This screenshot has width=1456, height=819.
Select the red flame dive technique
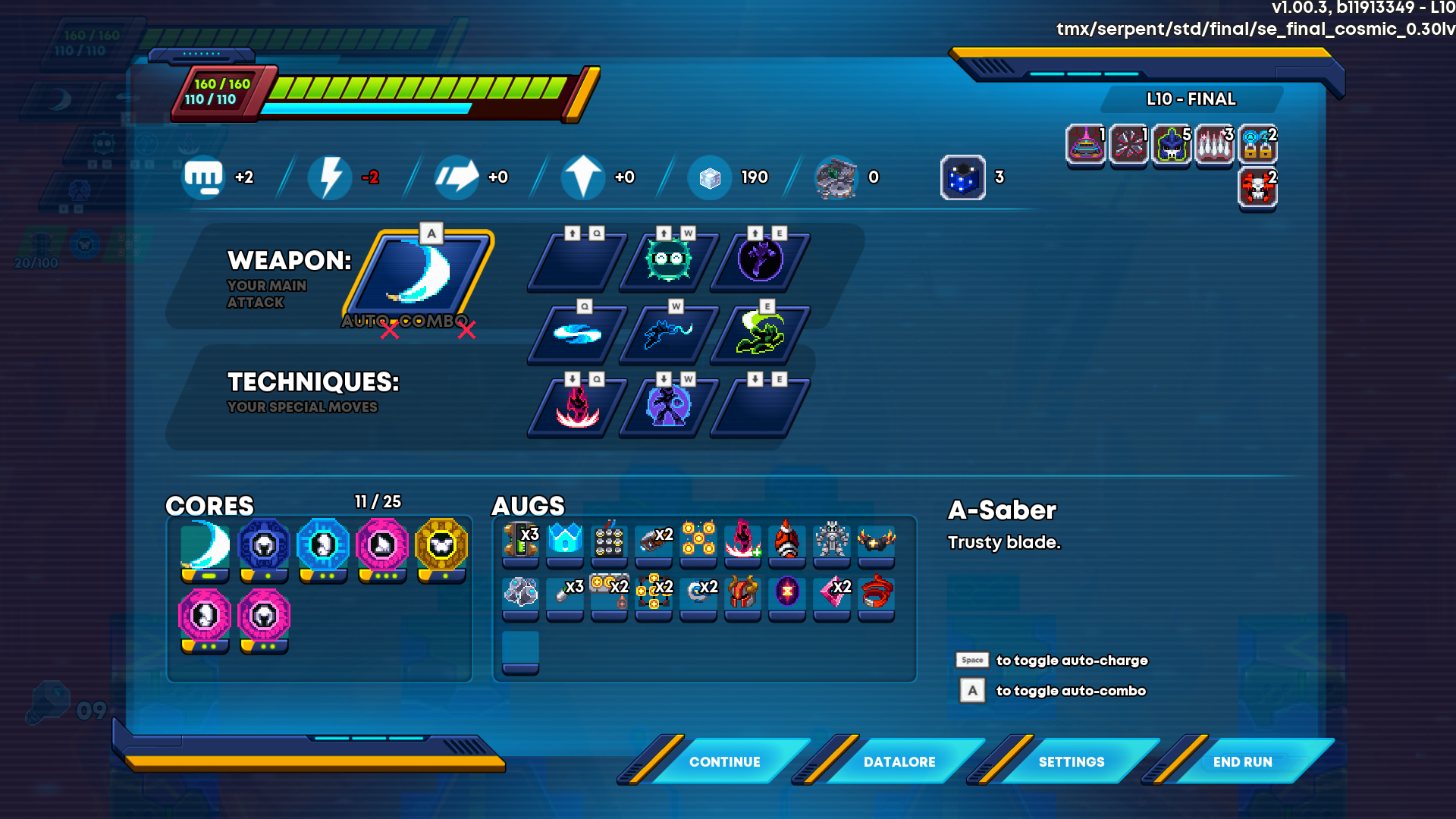(577, 406)
